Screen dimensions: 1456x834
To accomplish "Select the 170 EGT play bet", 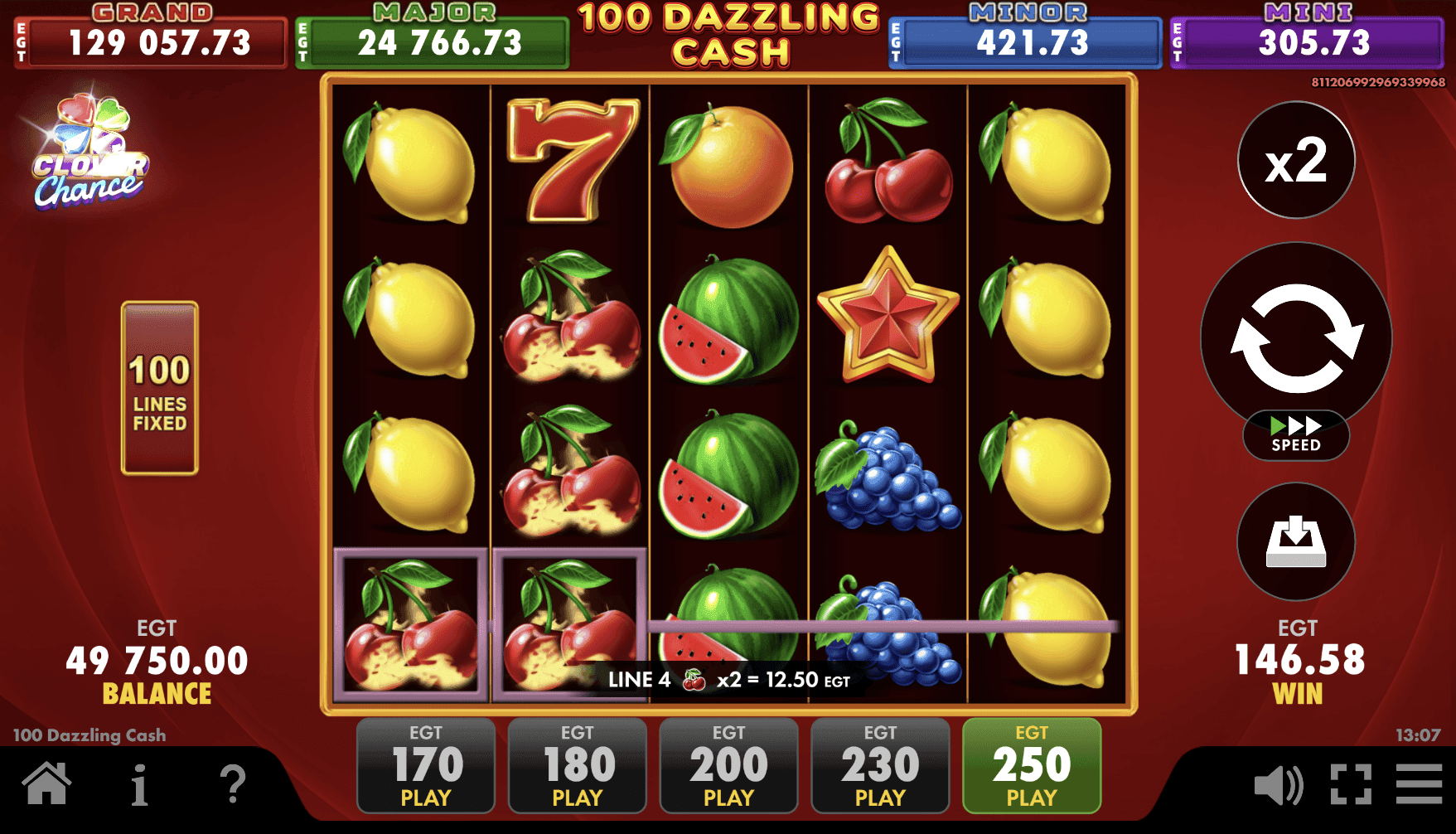I will click(424, 764).
